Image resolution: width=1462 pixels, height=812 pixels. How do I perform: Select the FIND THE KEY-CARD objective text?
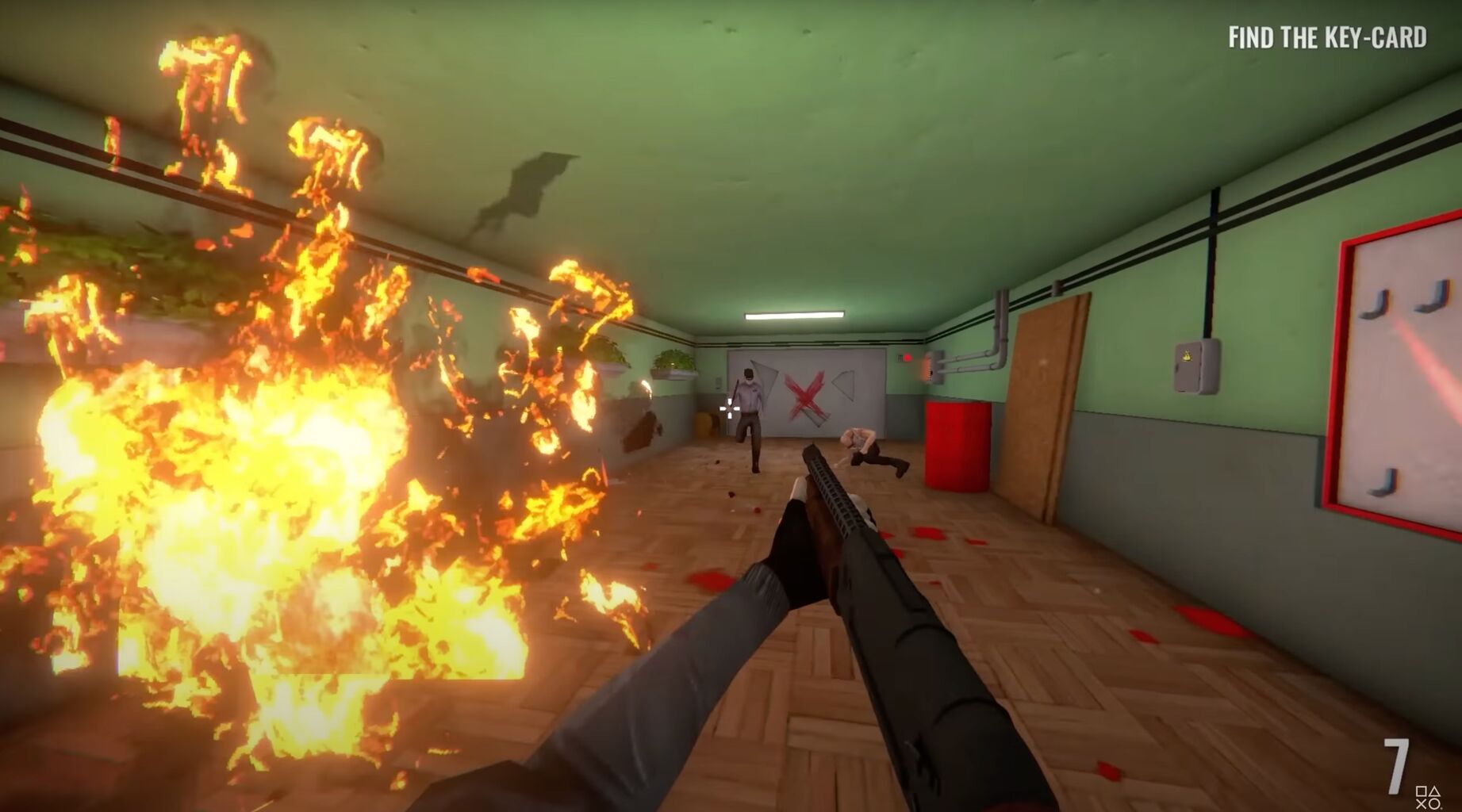click(1326, 35)
